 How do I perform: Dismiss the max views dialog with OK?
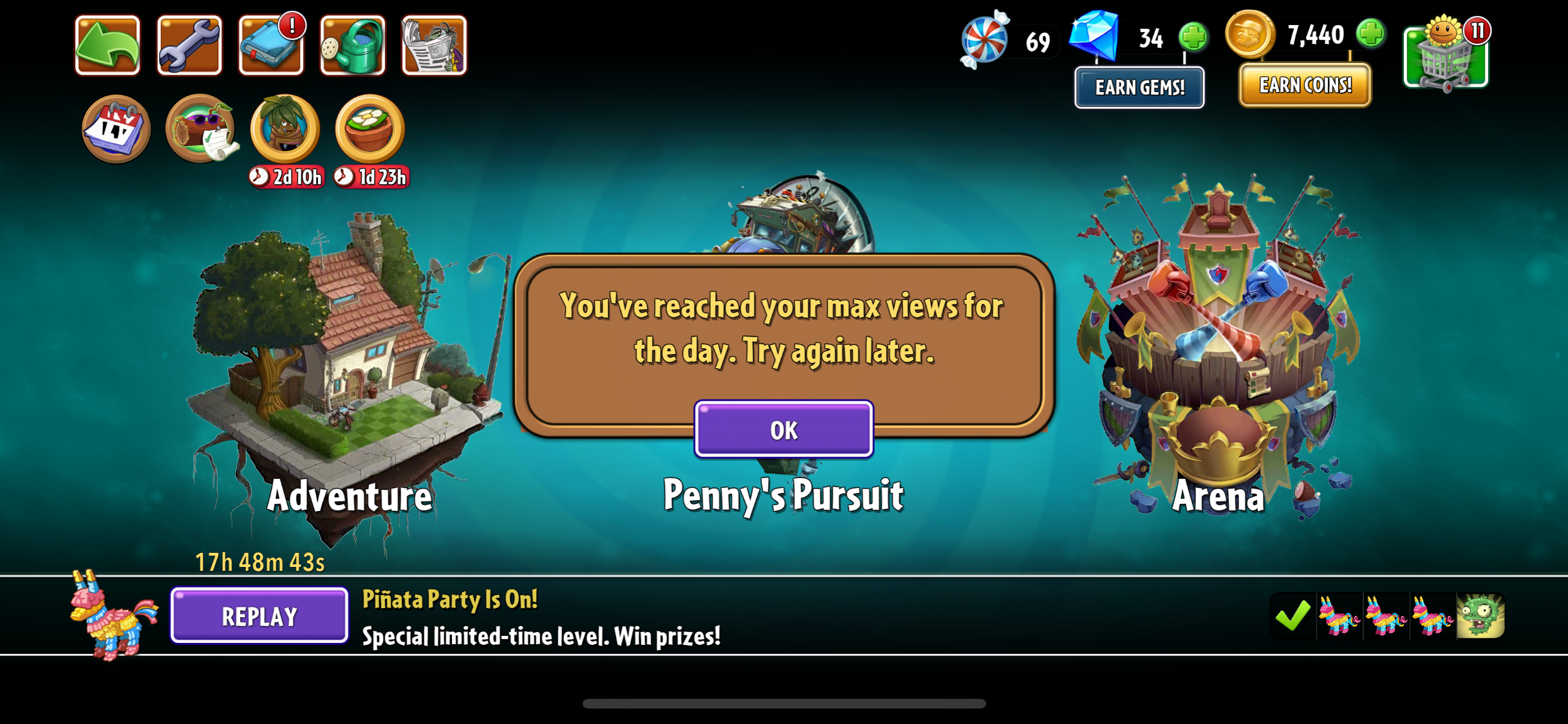(x=783, y=430)
